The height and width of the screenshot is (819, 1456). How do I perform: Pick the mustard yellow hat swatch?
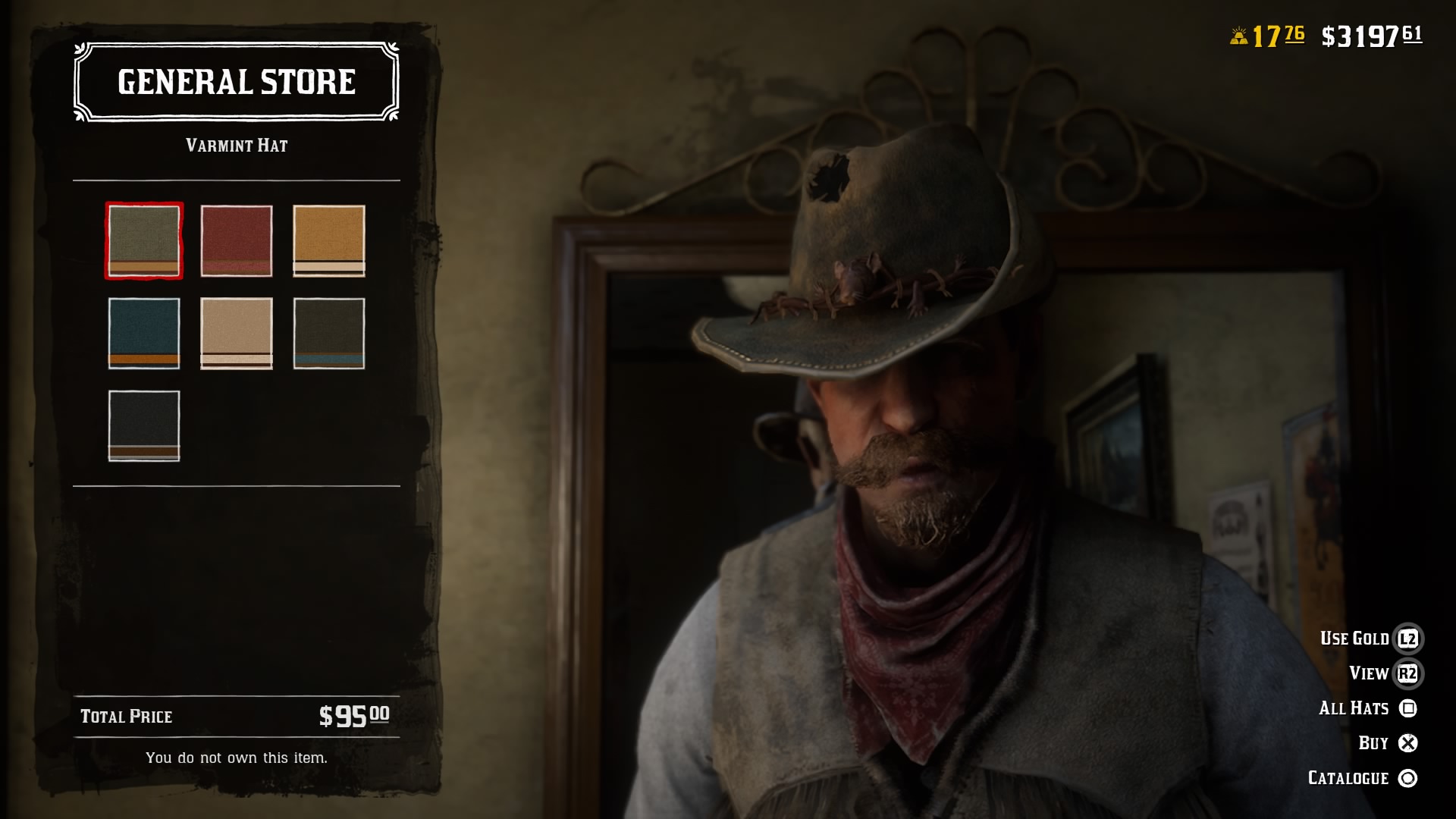click(x=329, y=241)
